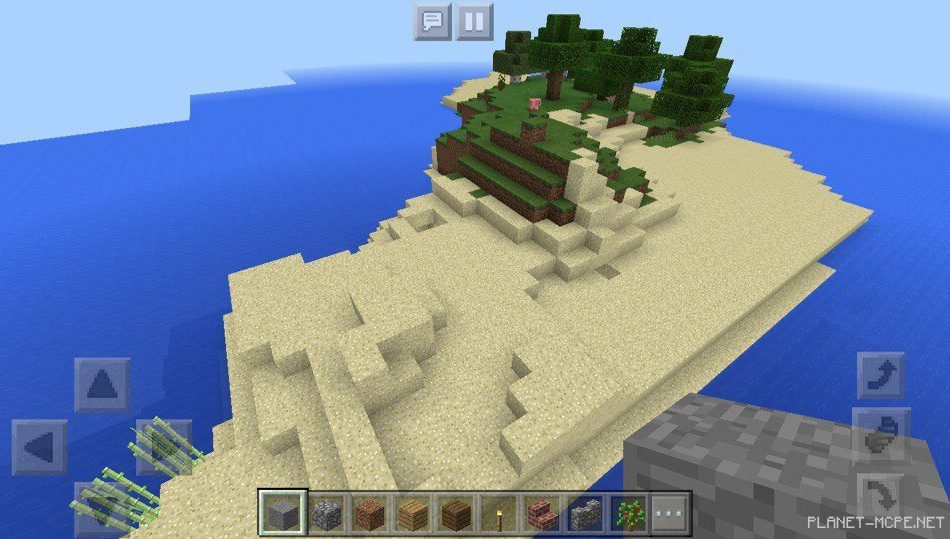Open inventory with the three-dots button
Screen dimensions: 950x539
[x=671, y=514]
